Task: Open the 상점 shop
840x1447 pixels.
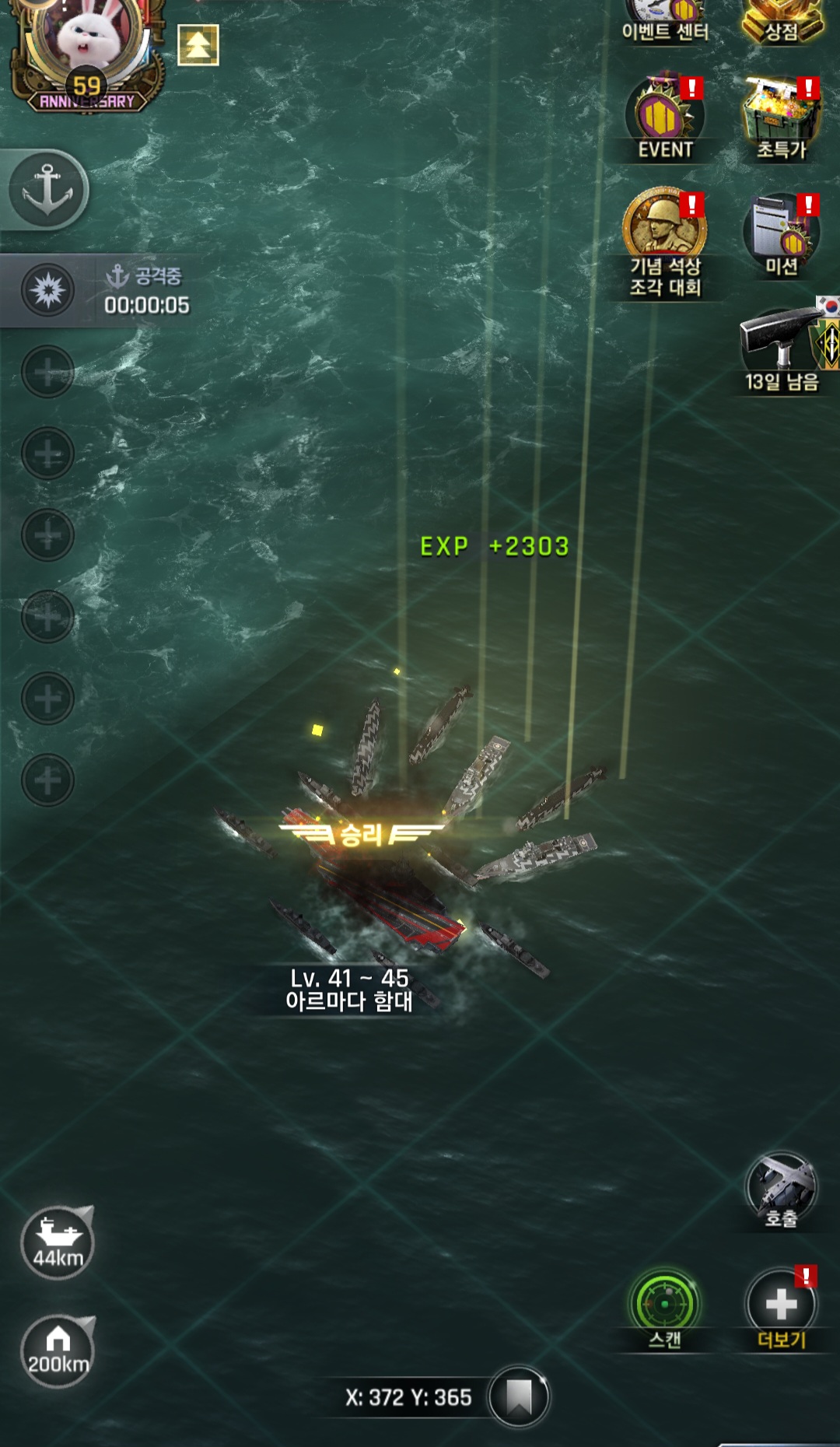Action: click(781, 21)
